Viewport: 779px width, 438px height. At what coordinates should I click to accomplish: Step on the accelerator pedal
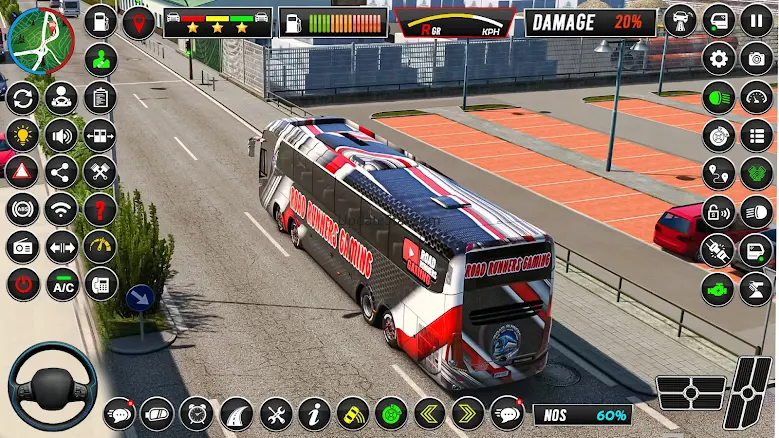[x=750, y=392]
